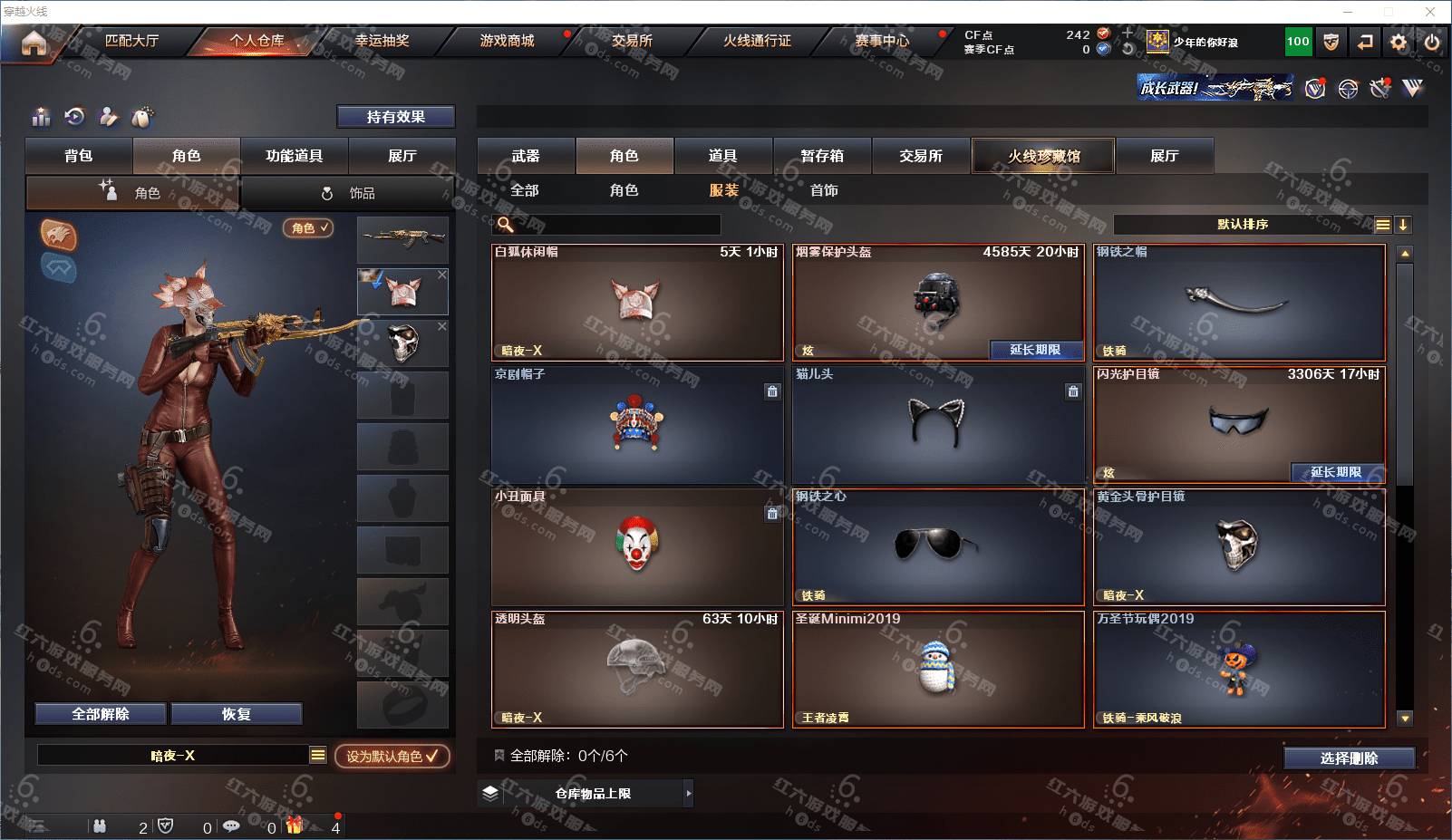Open the 匹配大厅 lobby menu
The image size is (1452, 840).
(x=131, y=41)
